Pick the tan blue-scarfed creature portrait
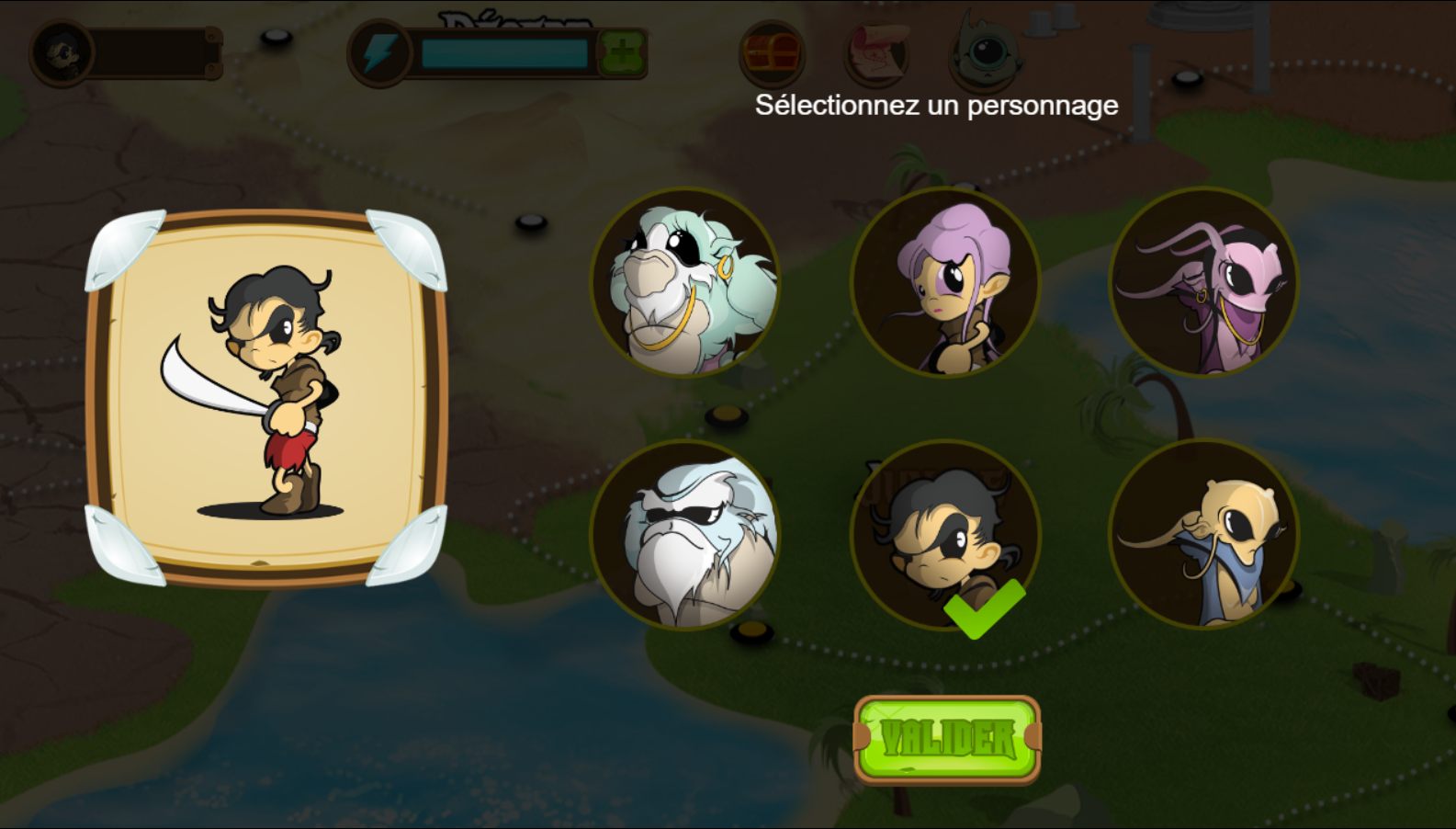1456x829 pixels. pyautogui.click(x=1204, y=536)
